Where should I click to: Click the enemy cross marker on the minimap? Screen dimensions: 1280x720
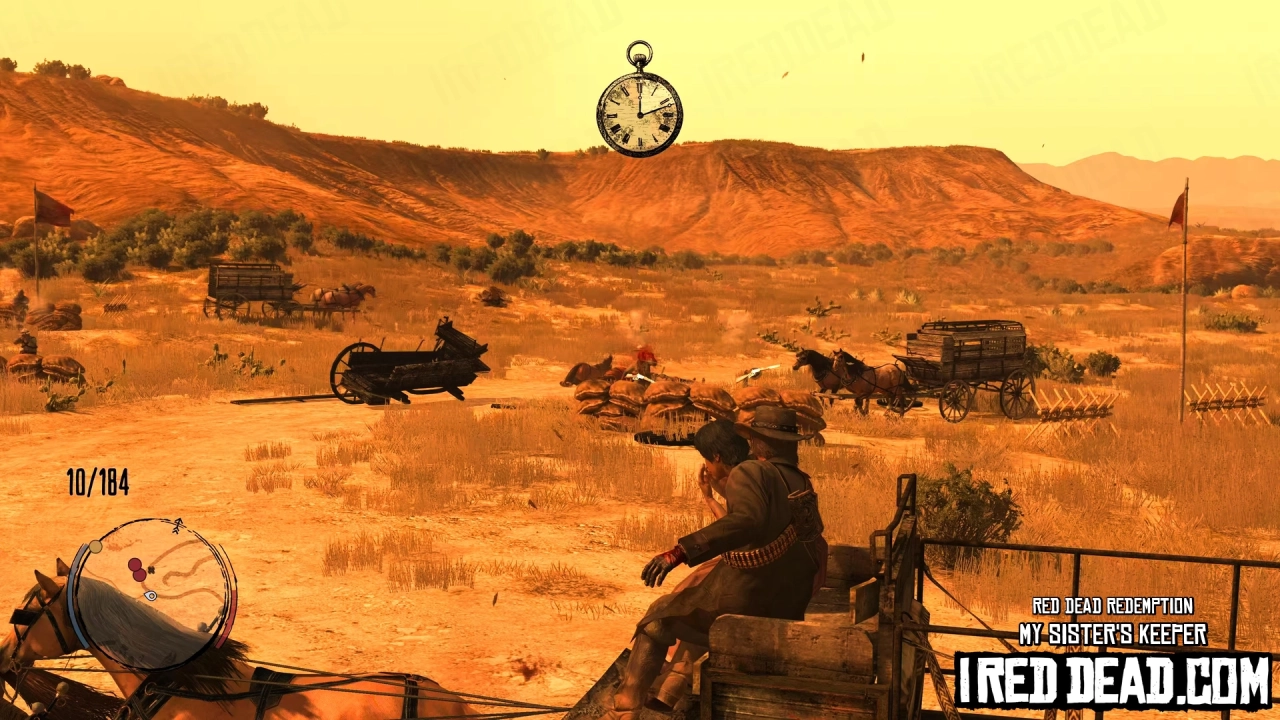151,568
